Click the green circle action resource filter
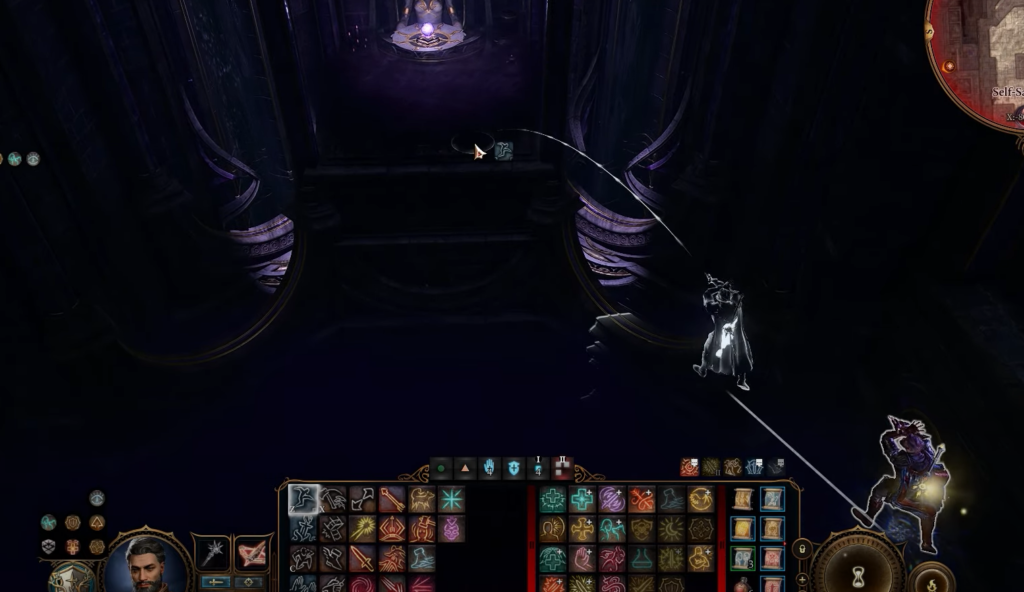The height and width of the screenshot is (592, 1024). pyautogui.click(x=441, y=467)
